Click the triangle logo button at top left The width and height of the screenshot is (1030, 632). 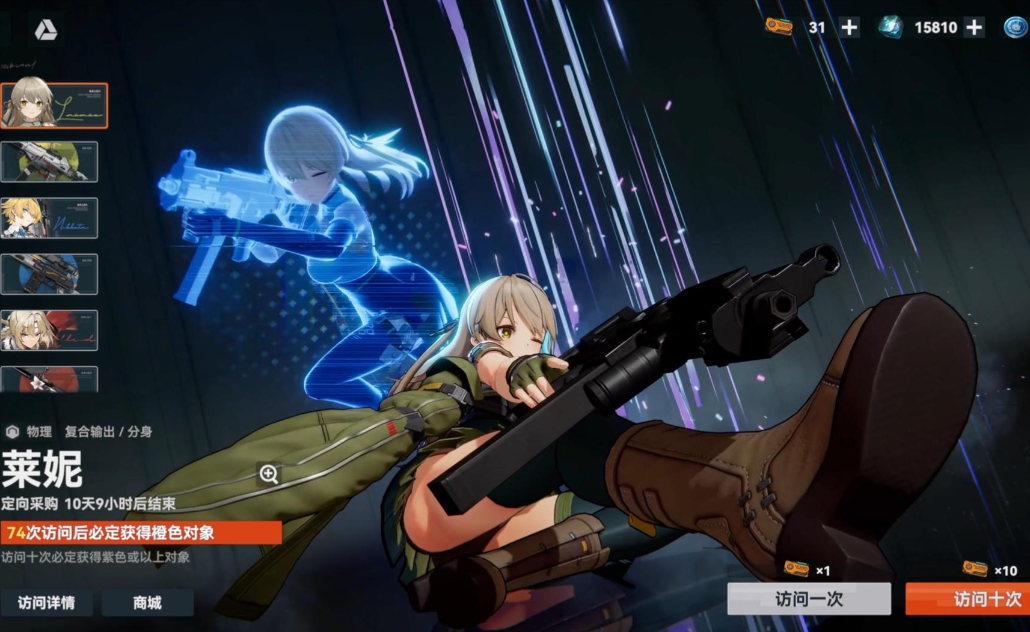pos(46,31)
